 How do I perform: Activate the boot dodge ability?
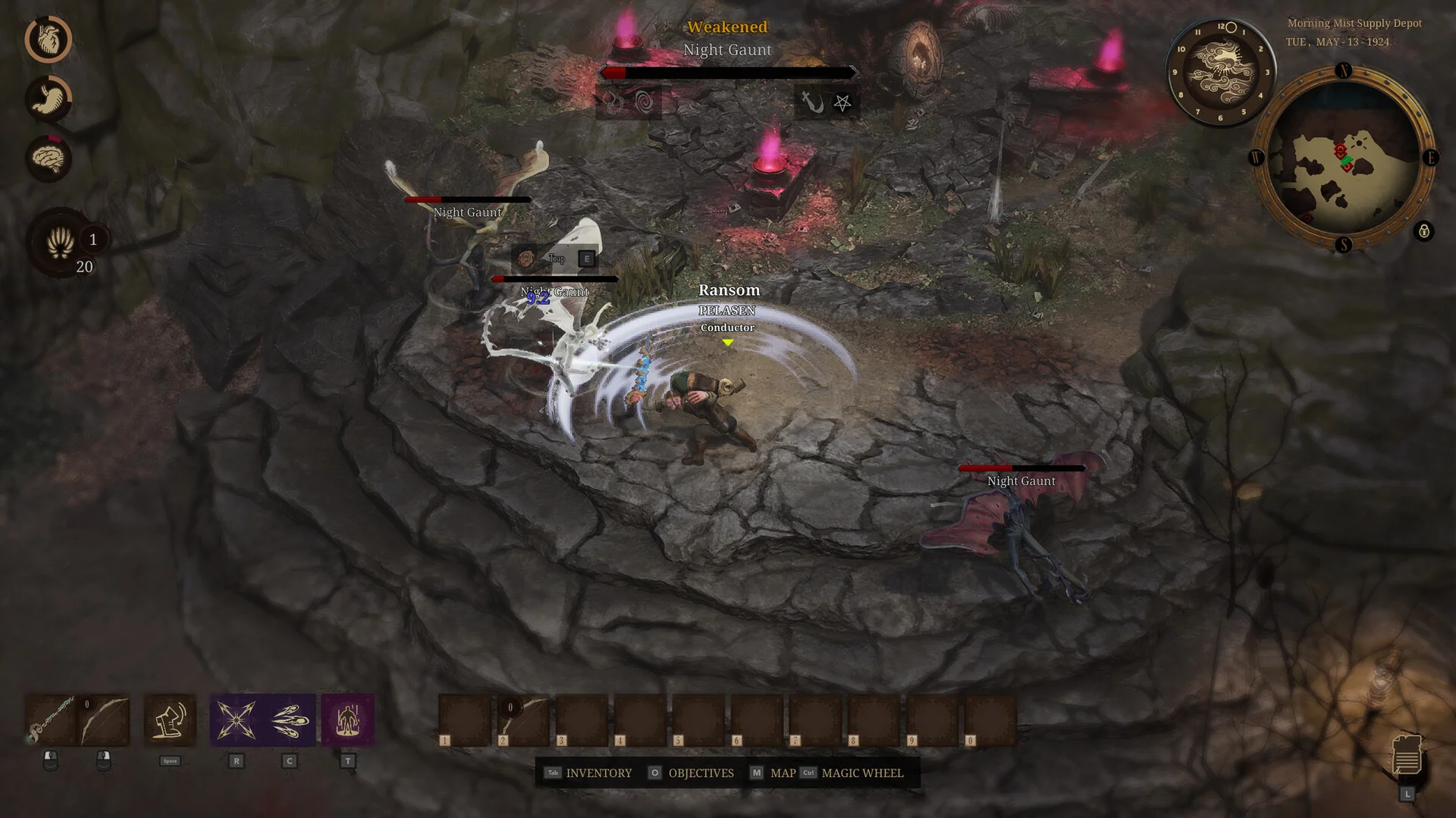click(x=170, y=719)
